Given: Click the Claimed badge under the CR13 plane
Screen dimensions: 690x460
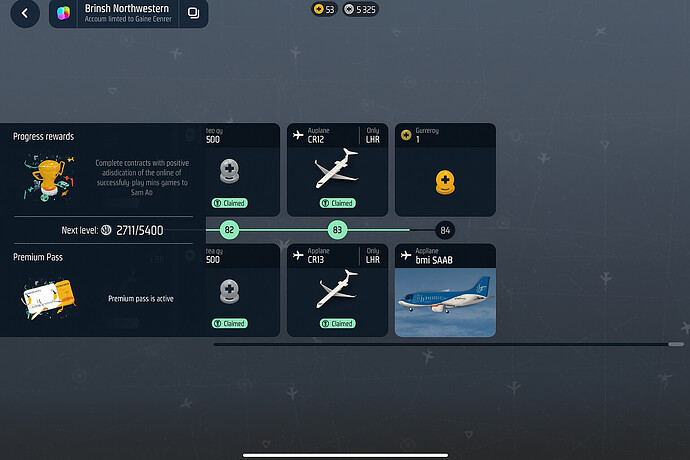Looking at the screenshot, I should [x=337, y=323].
